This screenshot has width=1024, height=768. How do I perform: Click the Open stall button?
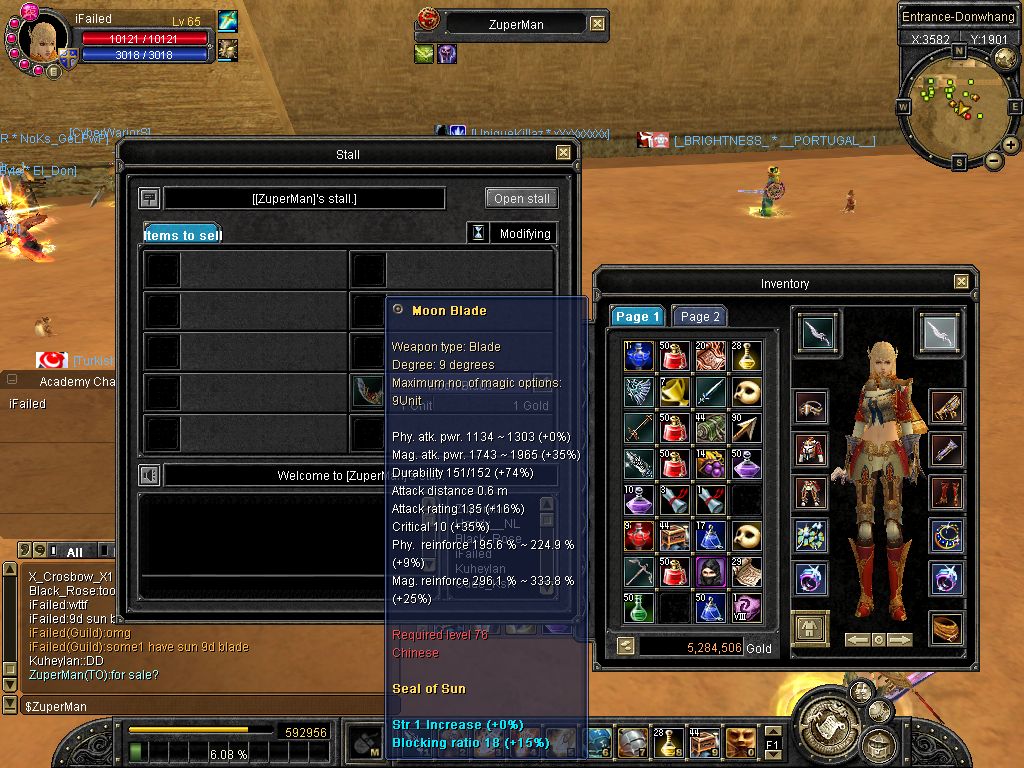coord(522,198)
